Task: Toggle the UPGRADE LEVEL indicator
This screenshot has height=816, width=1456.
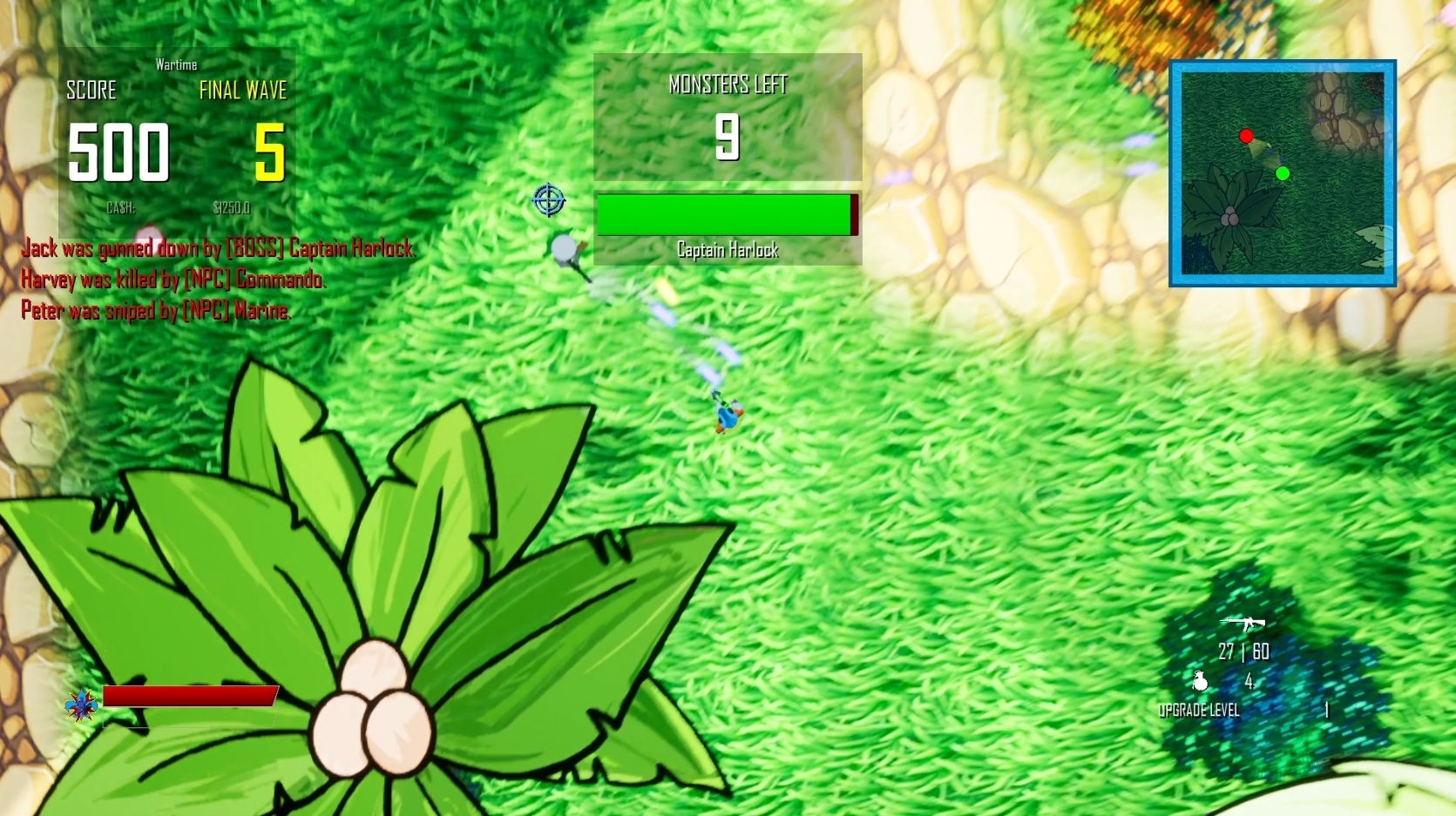Action: [1199, 711]
